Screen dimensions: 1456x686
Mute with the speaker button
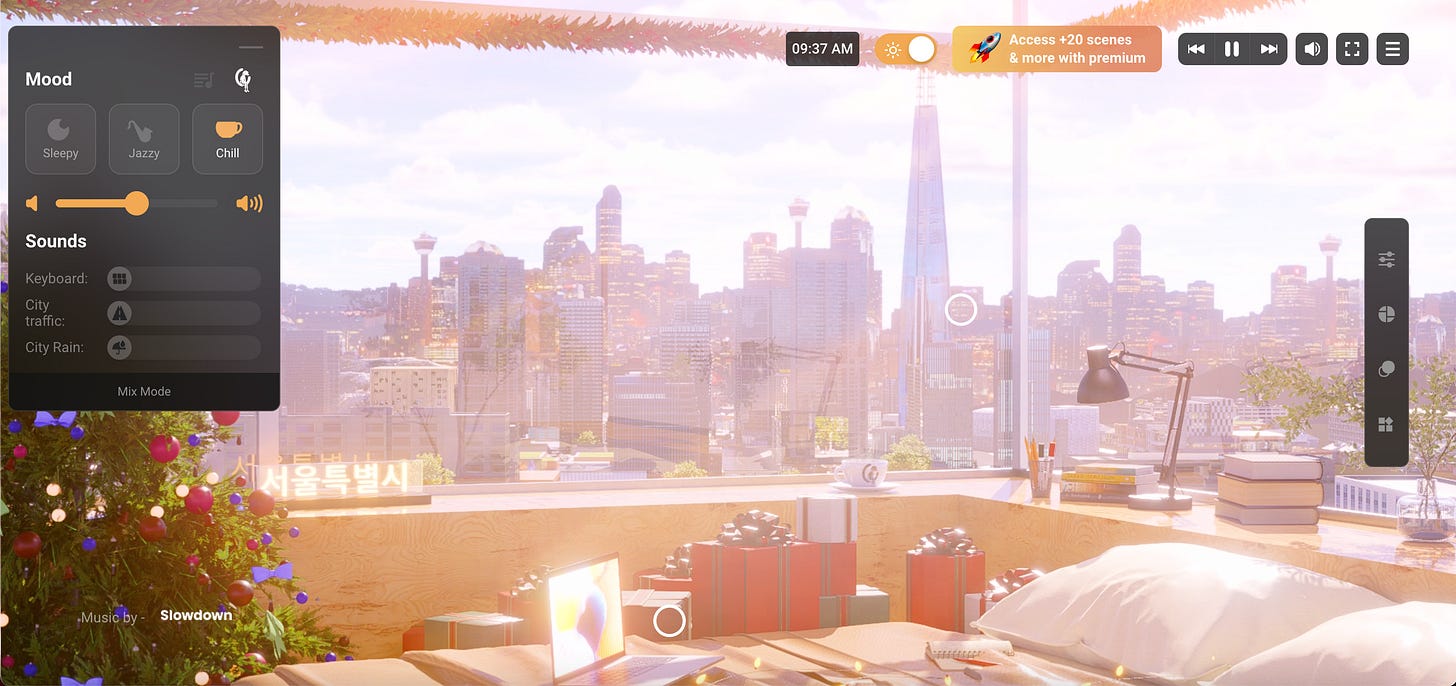coord(1311,49)
